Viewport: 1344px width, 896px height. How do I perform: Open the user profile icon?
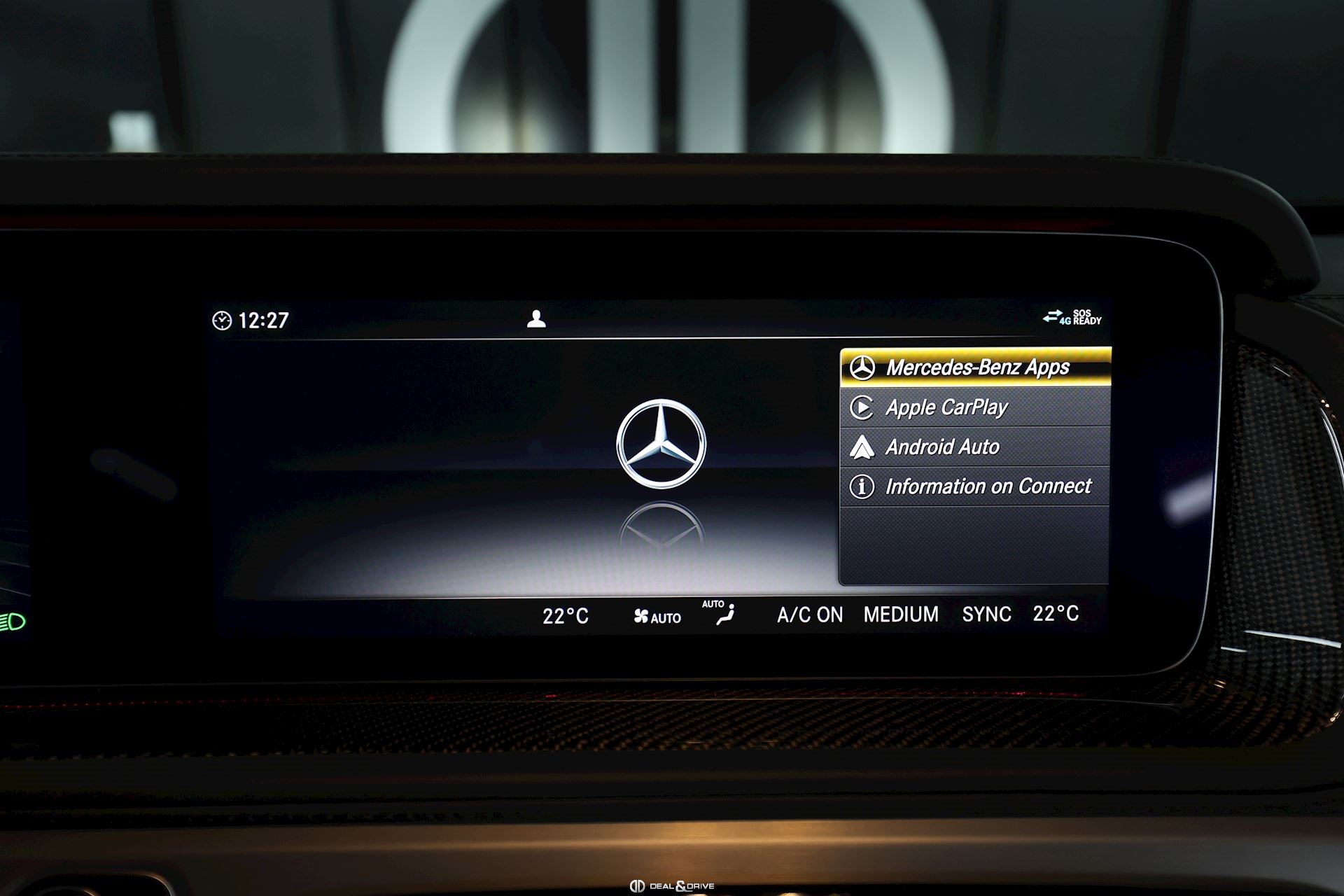tap(536, 319)
